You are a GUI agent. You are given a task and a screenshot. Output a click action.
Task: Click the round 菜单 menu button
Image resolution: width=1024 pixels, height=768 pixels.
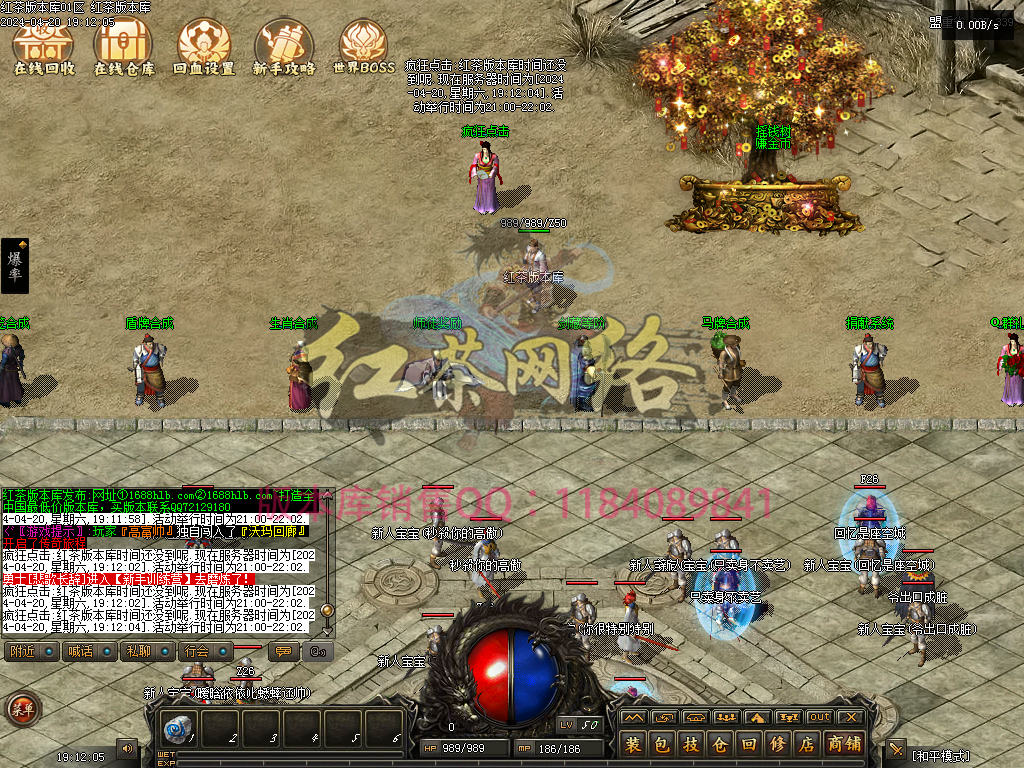[x=22, y=709]
